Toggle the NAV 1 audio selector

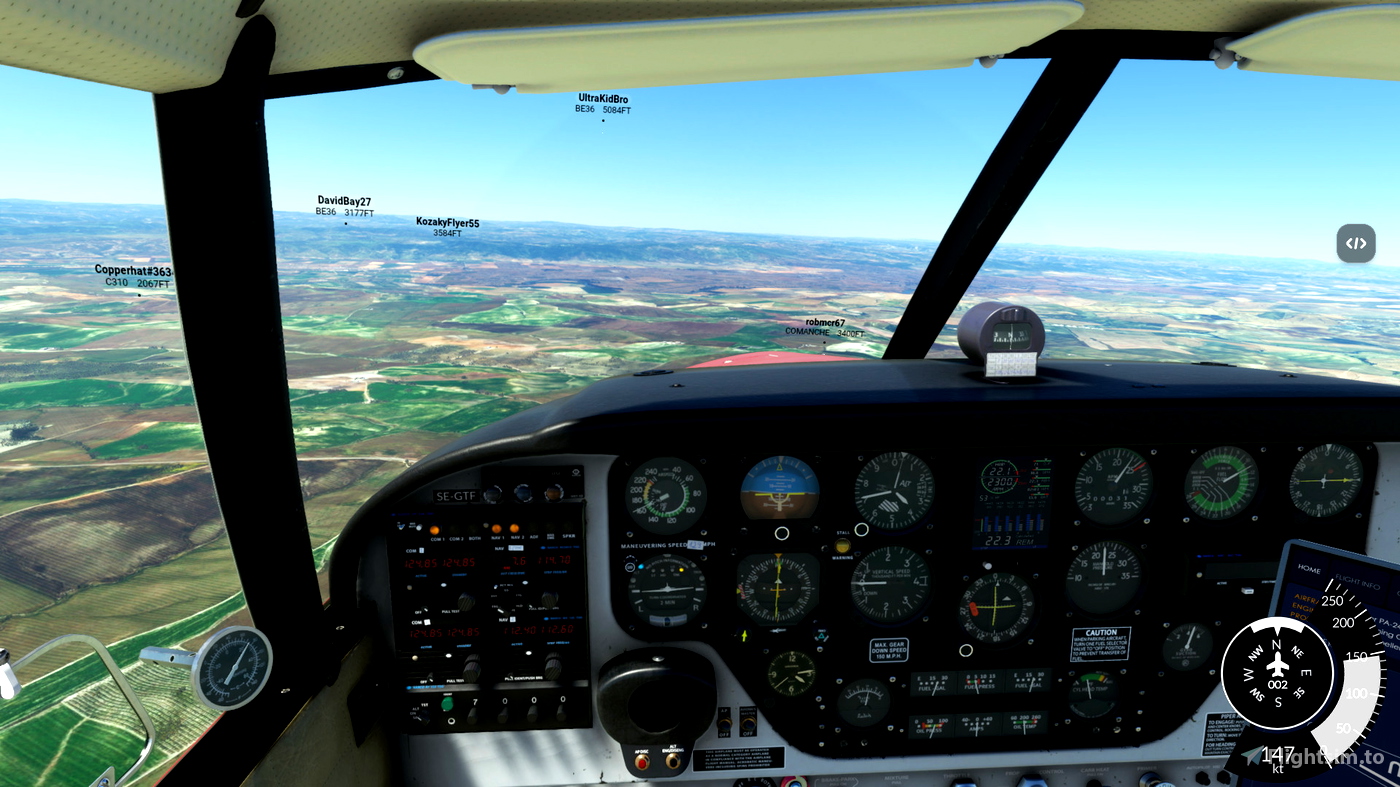(x=497, y=528)
